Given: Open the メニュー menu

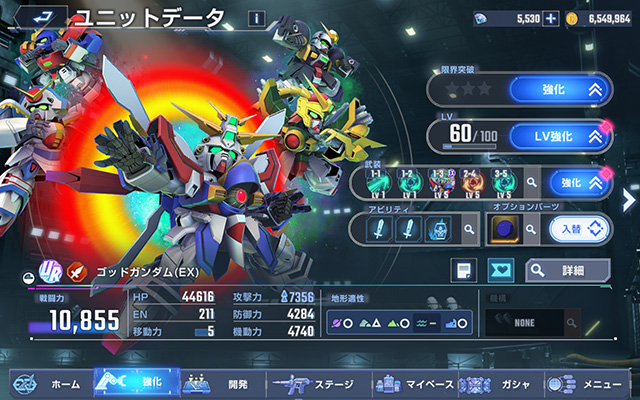Looking at the screenshot, I should point(590,383).
